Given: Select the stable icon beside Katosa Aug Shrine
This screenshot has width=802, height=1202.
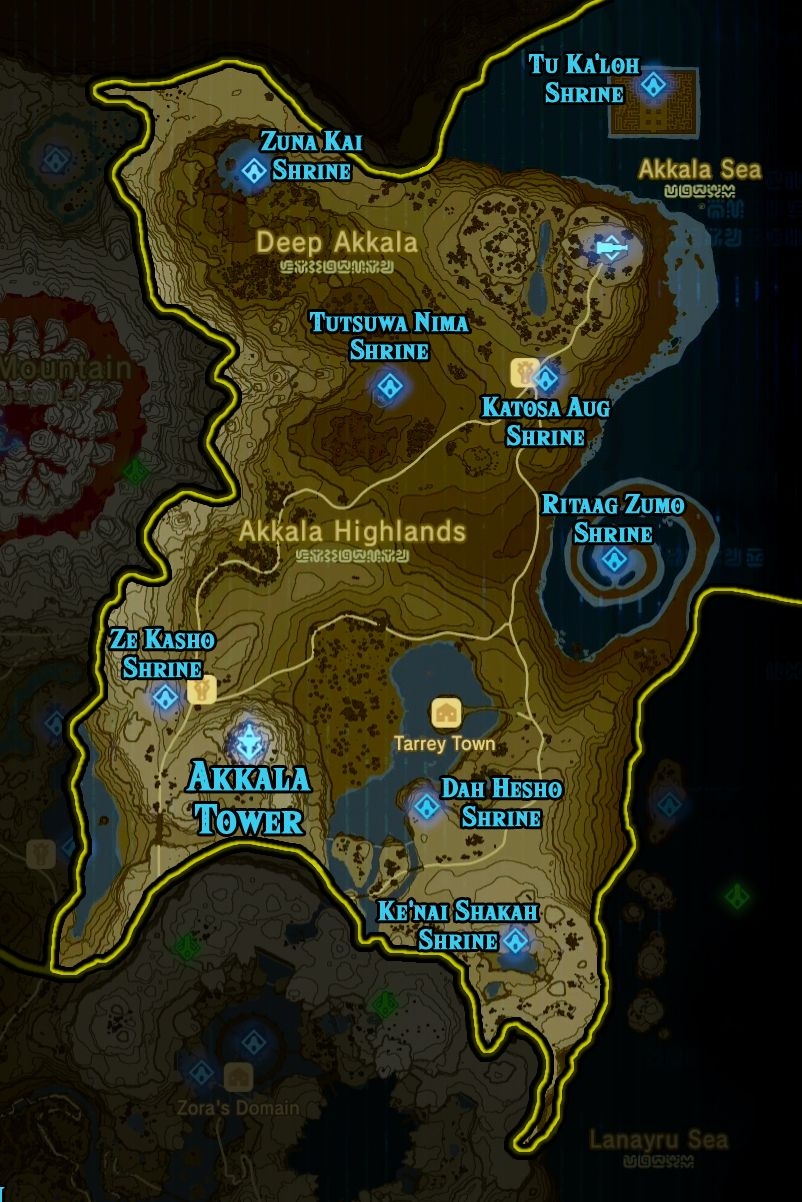Looking at the screenshot, I should click(x=524, y=371).
